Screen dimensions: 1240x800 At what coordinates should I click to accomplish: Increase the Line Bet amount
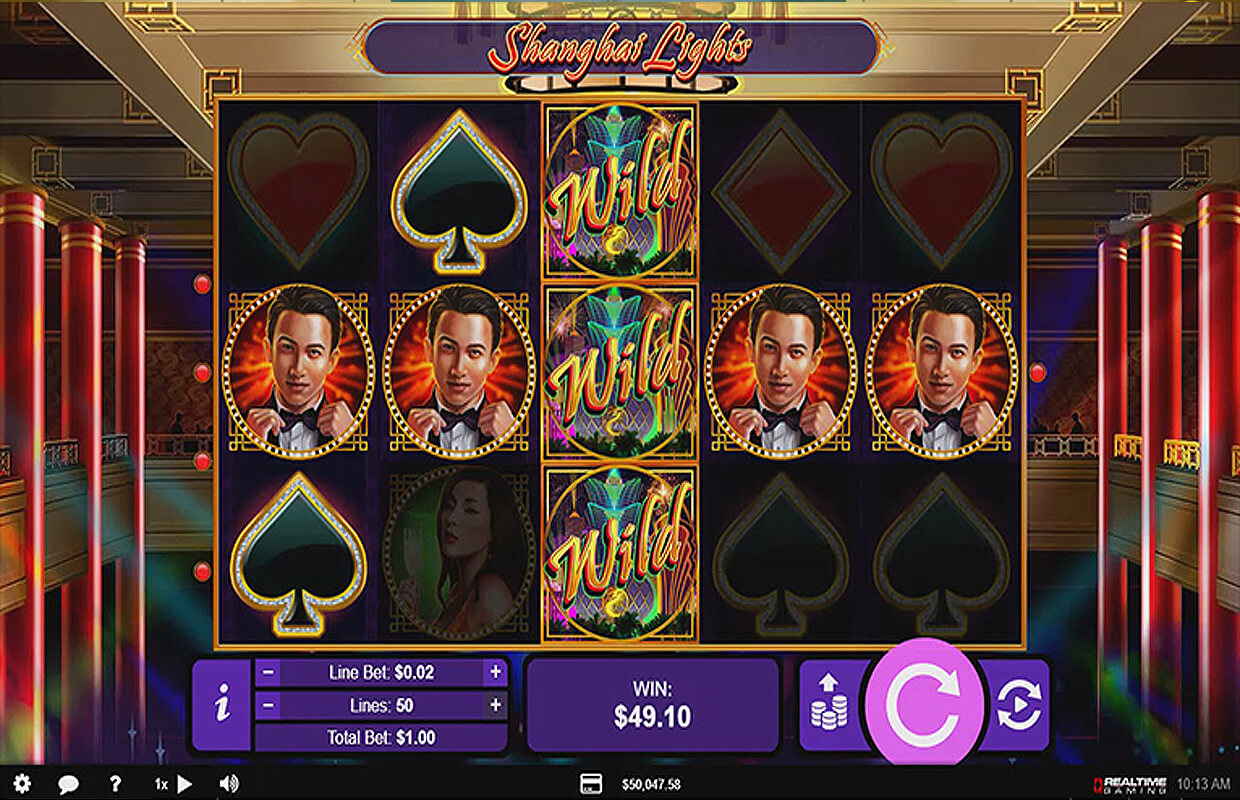click(495, 673)
